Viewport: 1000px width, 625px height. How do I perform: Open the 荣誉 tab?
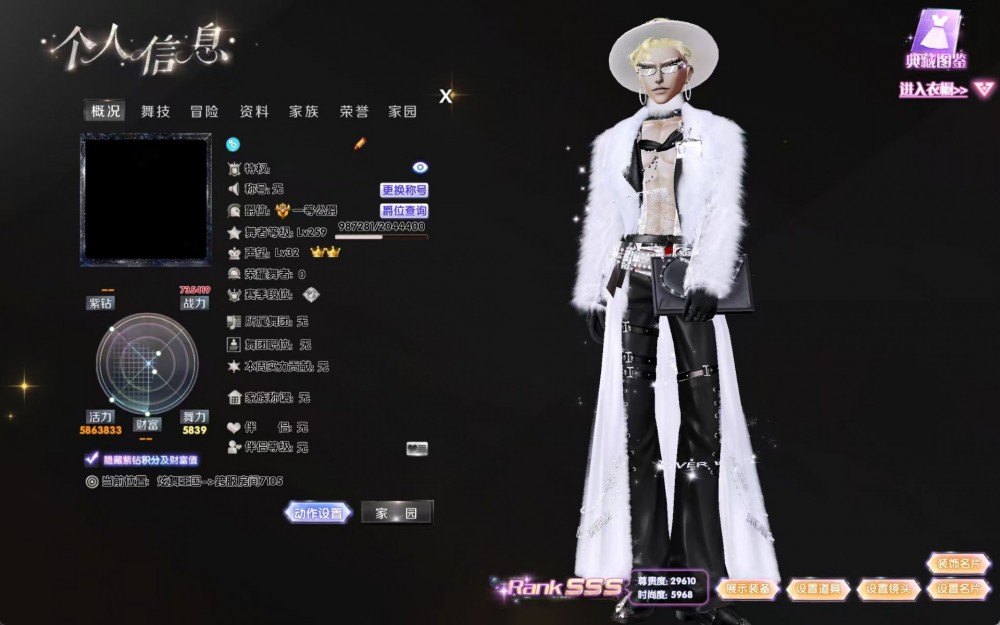coord(354,112)
